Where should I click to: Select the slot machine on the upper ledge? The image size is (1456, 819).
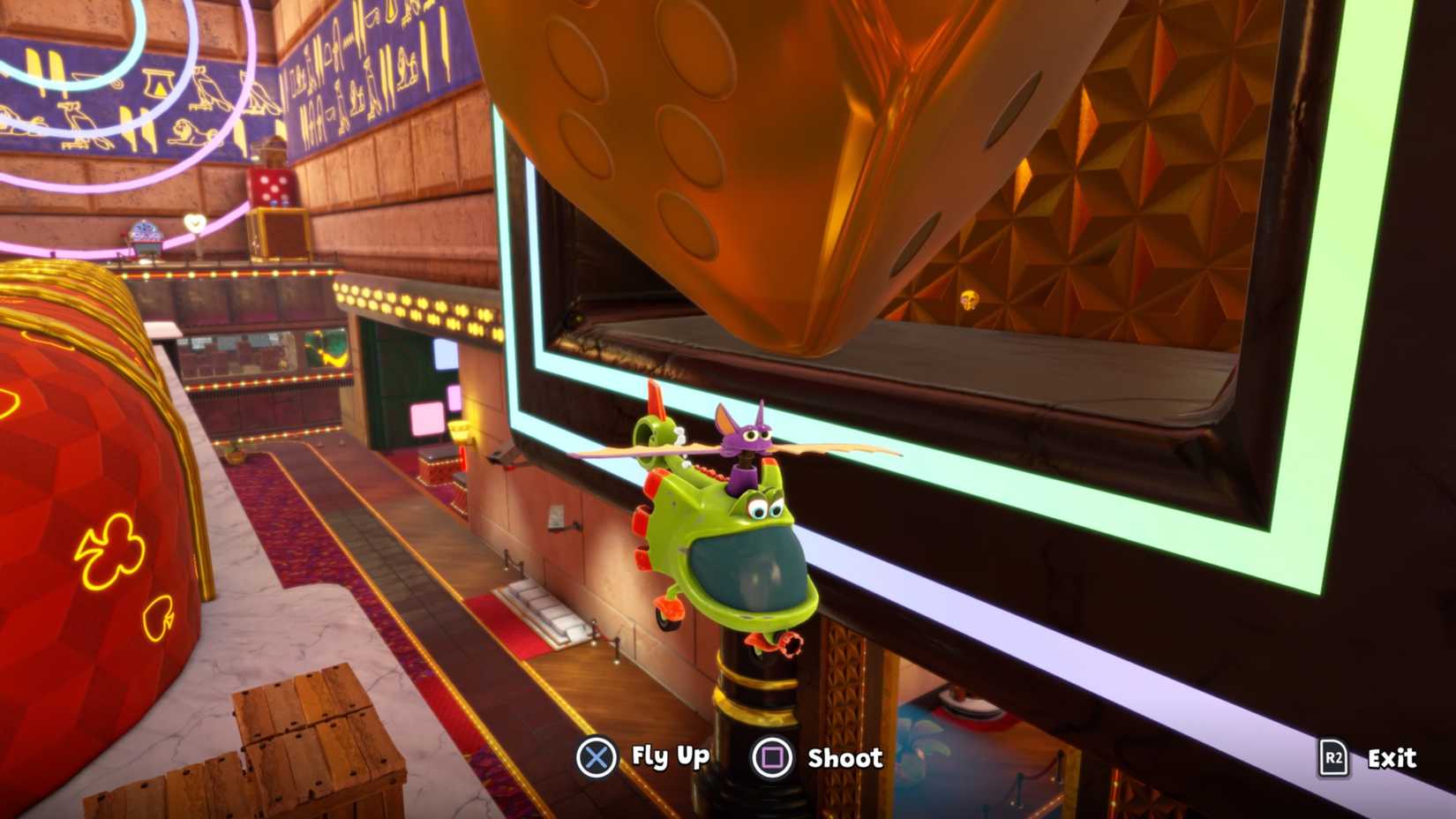click(x=145, y=237)
